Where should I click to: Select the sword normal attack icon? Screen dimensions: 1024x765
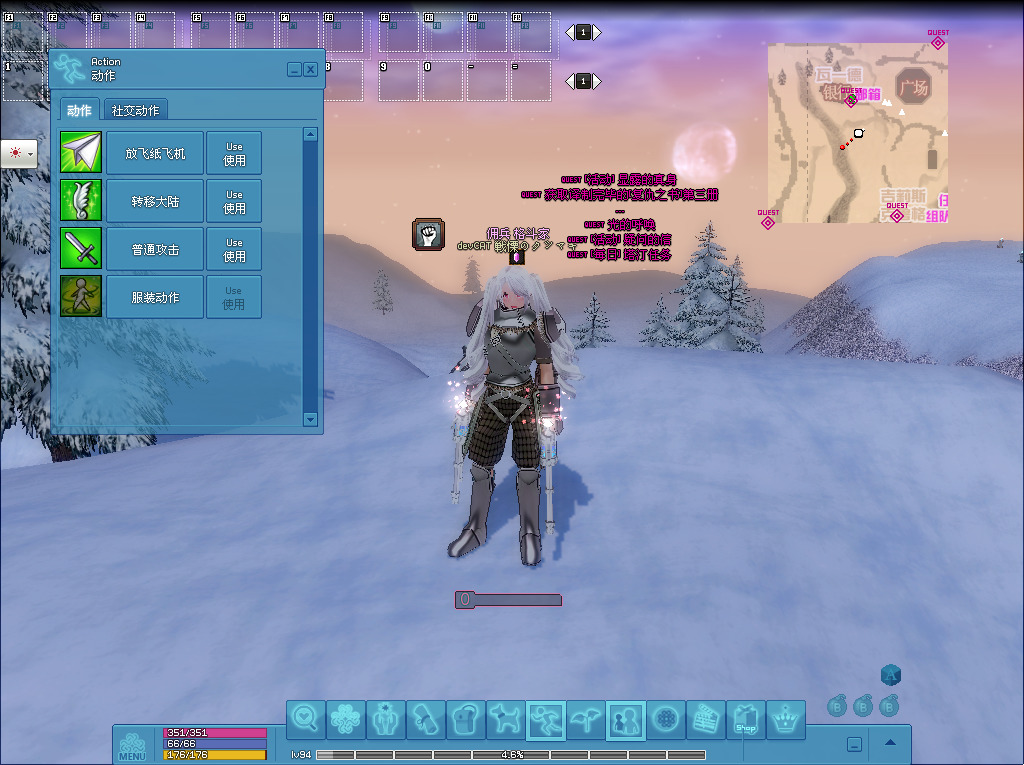81,249
